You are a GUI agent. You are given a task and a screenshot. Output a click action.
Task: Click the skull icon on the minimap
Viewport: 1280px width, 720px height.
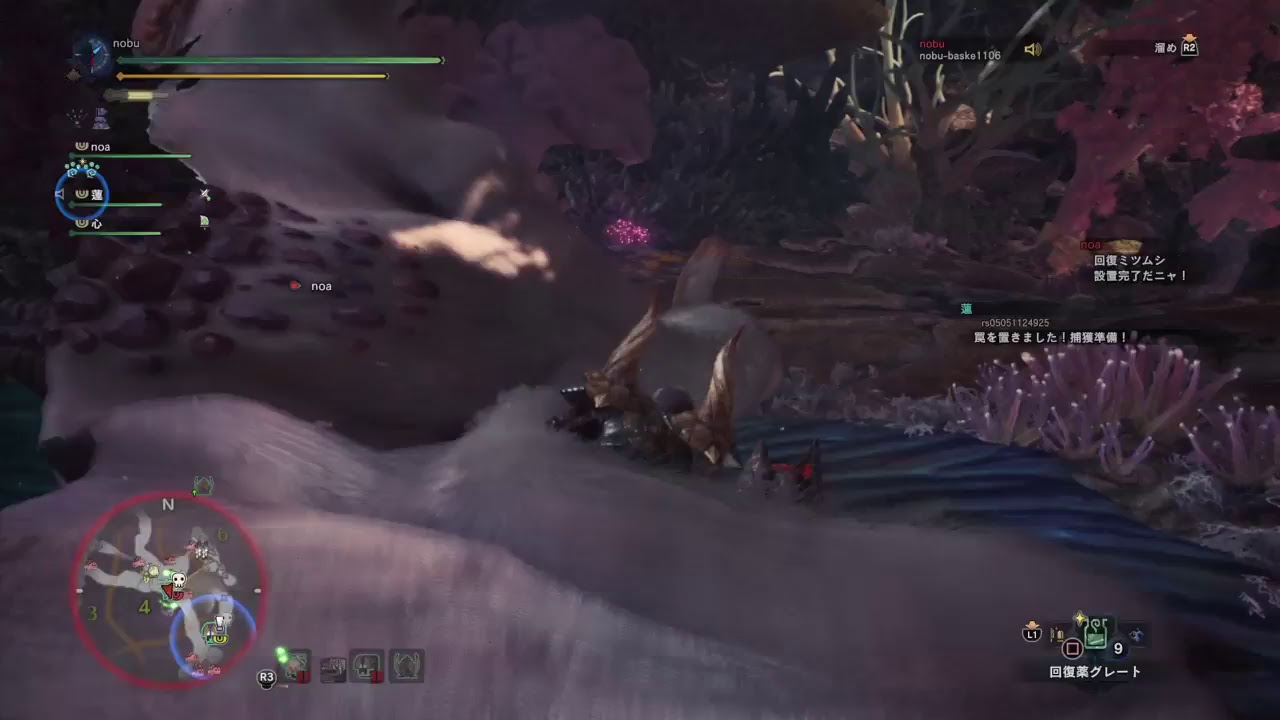pos(178,580)
